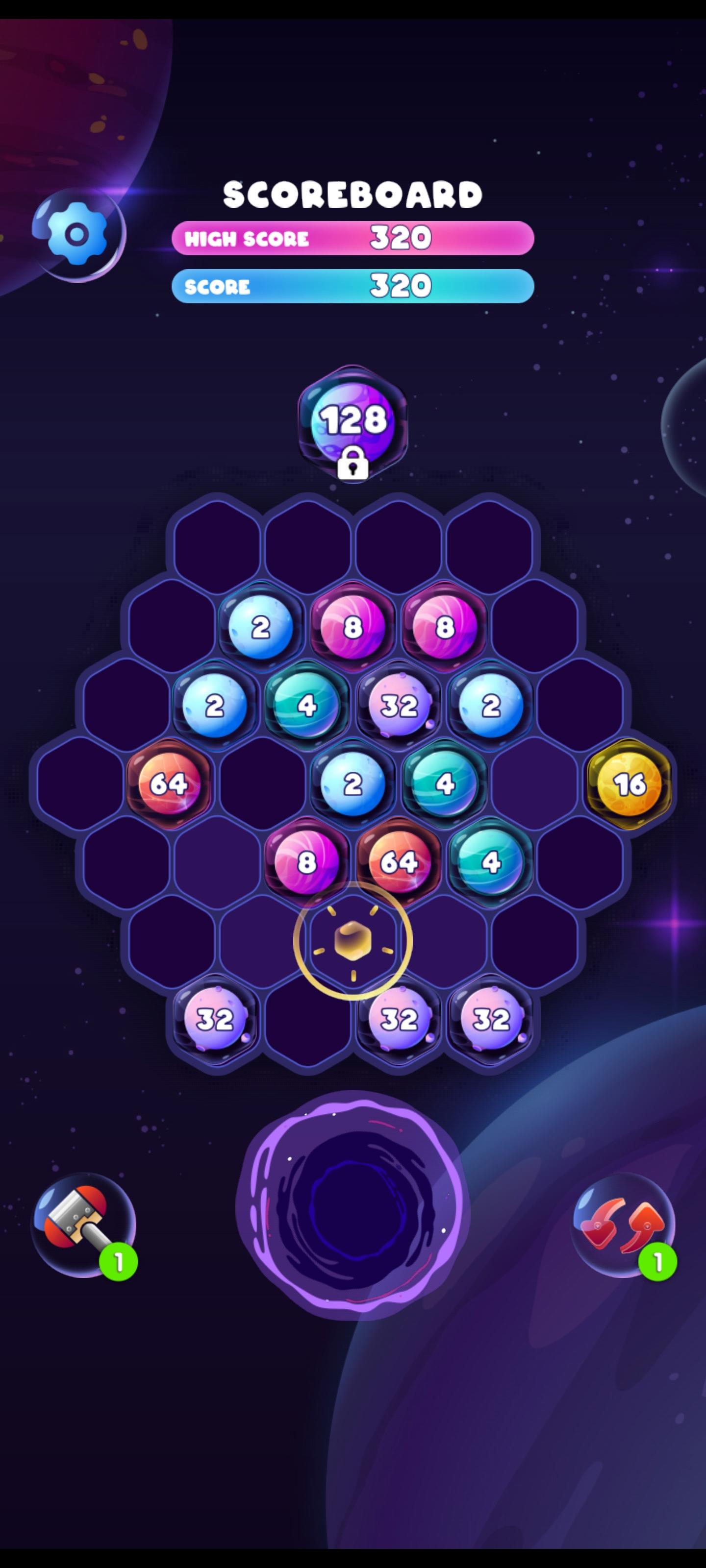Tap the pink 32 planet near the top
Image resolution: width=706 pixels, height=1568 pixels.
point(400,704)
